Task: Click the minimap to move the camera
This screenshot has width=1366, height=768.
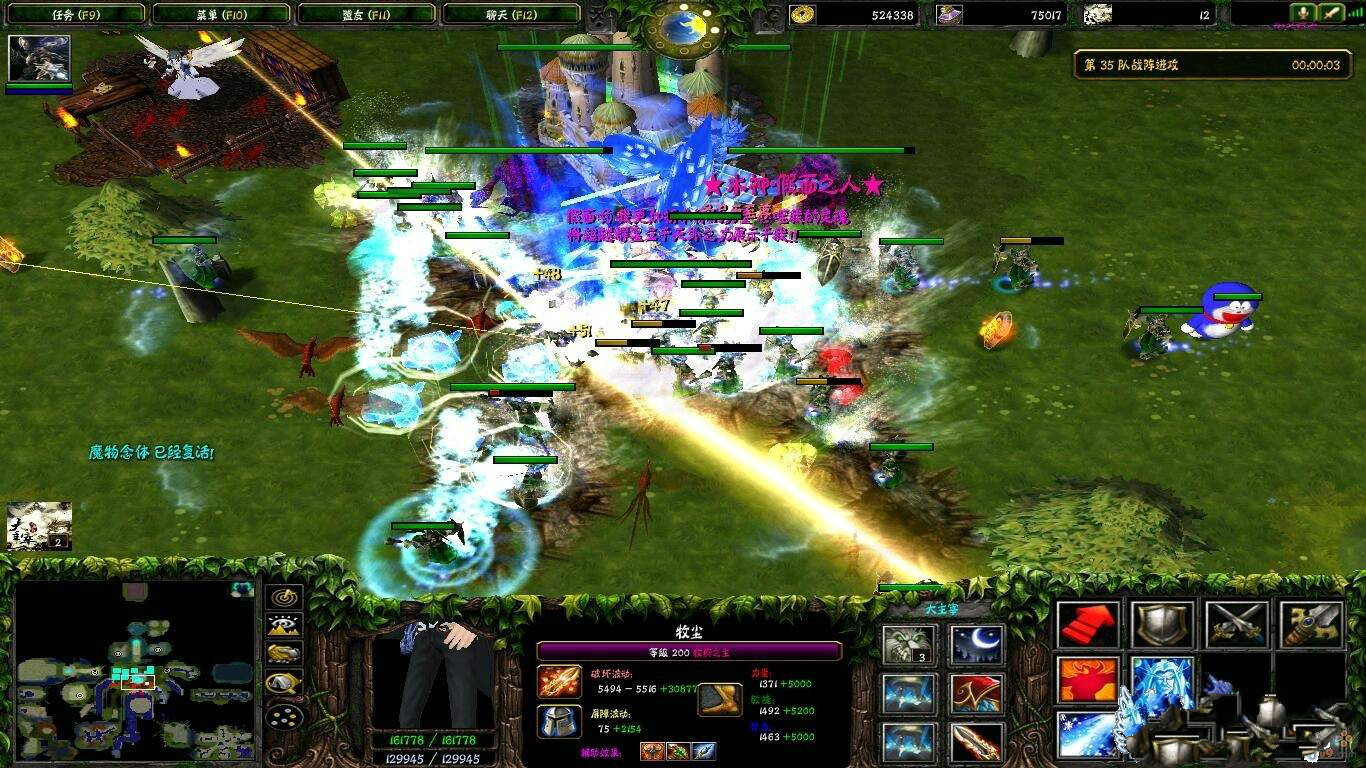Action: tap(135, 670)
